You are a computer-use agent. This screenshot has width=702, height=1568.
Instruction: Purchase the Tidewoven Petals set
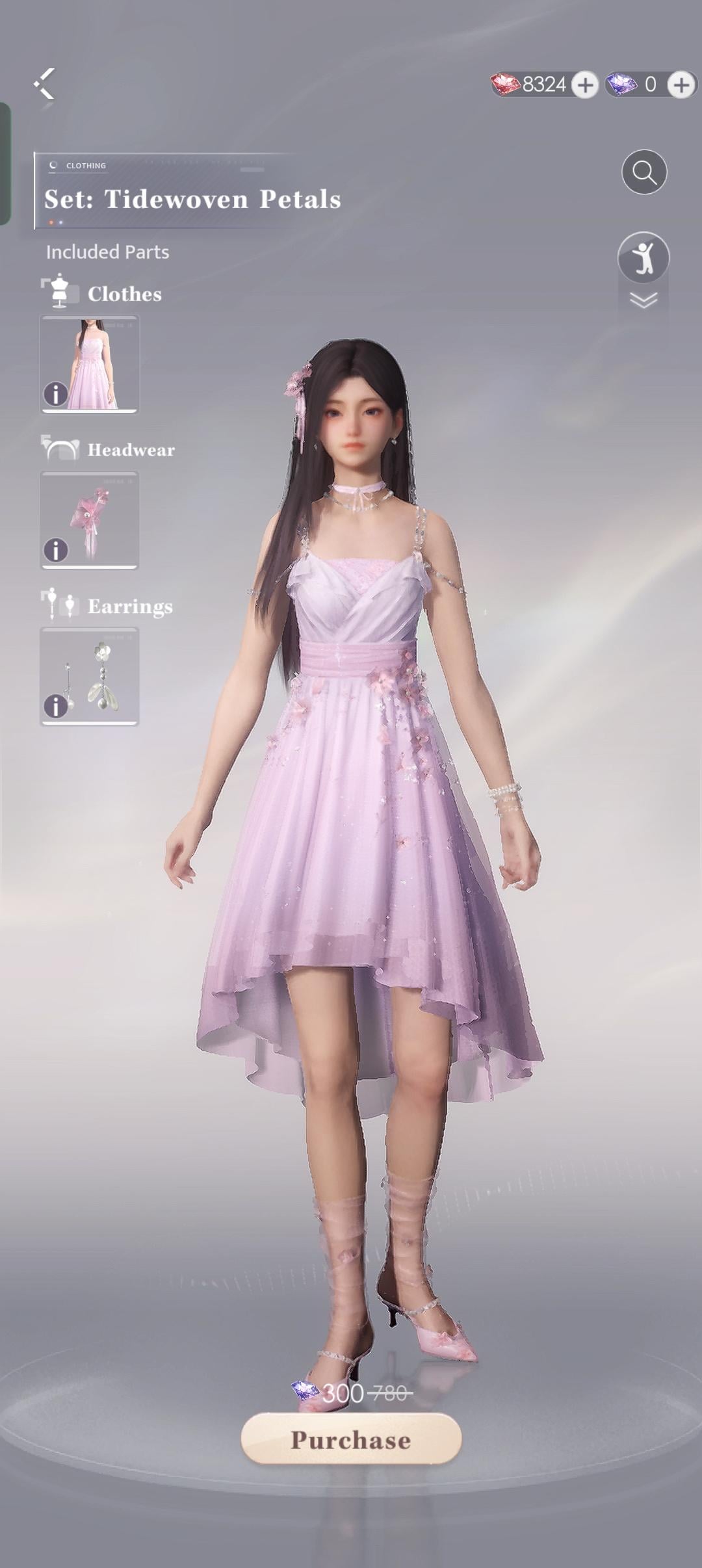pyautogui.click(x=351, y=1439)
